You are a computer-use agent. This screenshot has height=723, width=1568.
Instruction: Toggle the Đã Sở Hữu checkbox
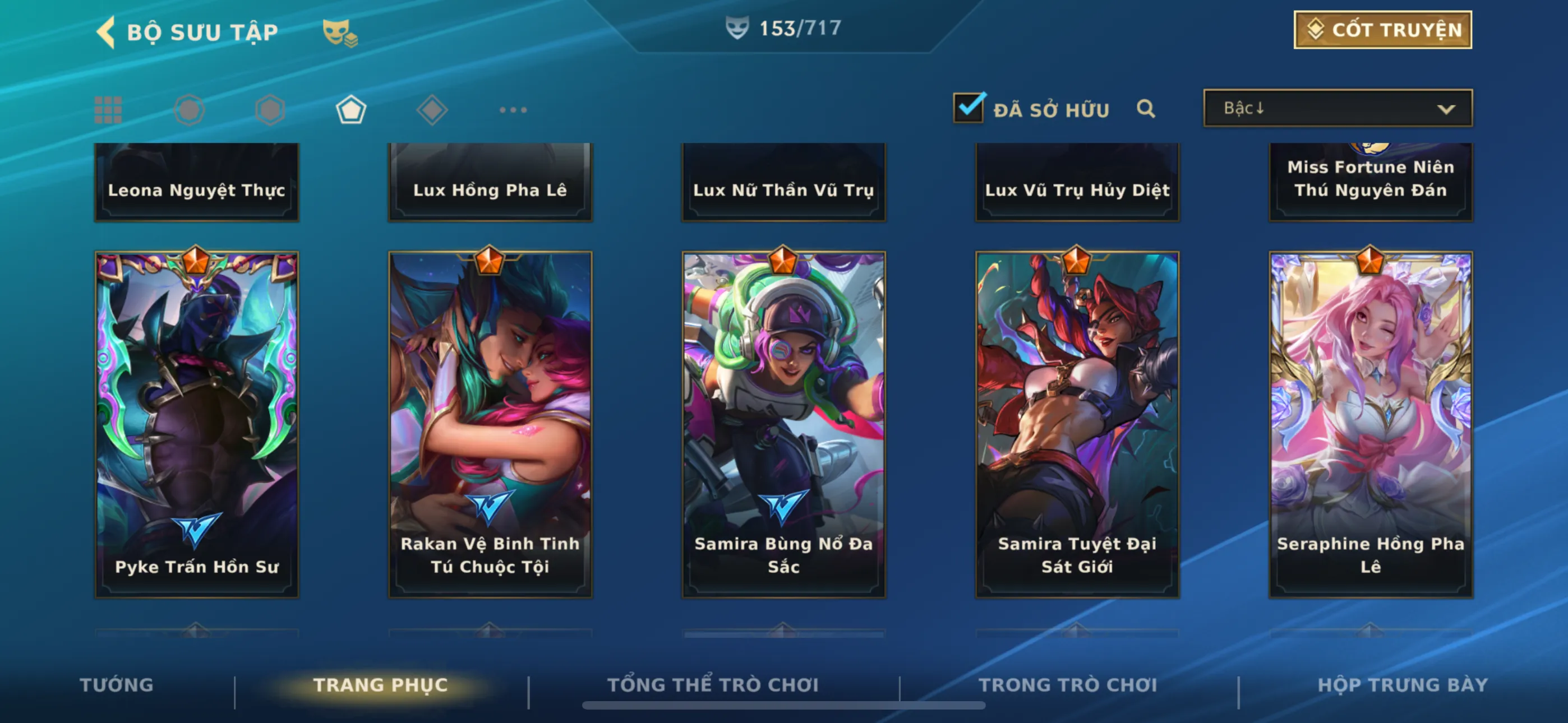point(968,108)
